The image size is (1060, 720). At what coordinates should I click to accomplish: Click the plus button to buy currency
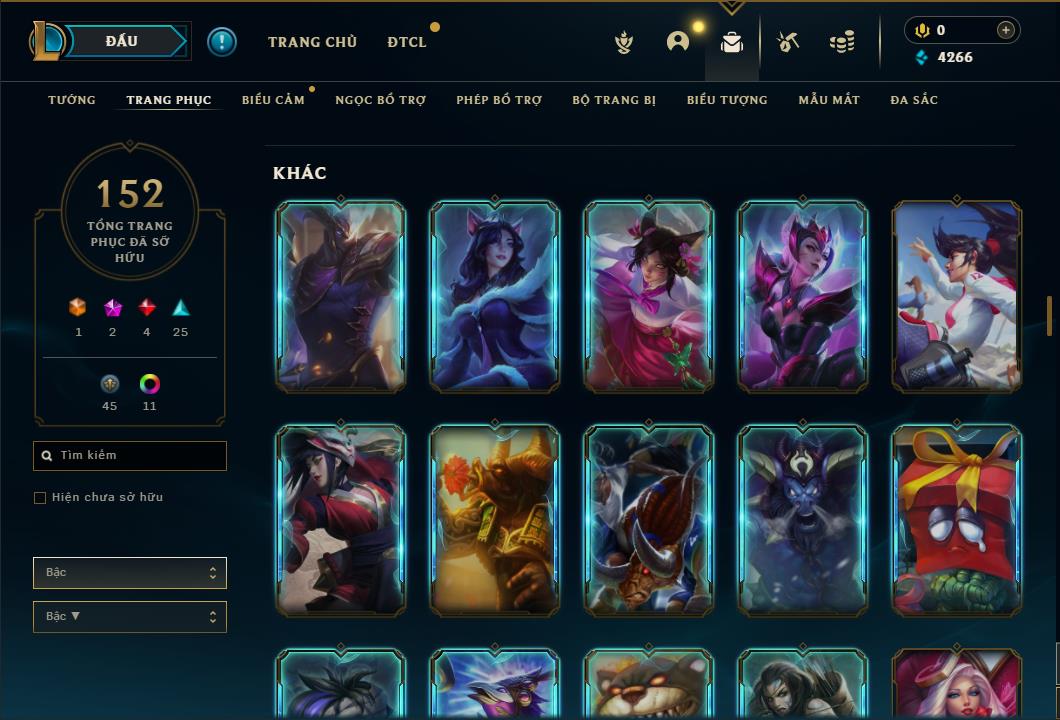[1006, 30]
